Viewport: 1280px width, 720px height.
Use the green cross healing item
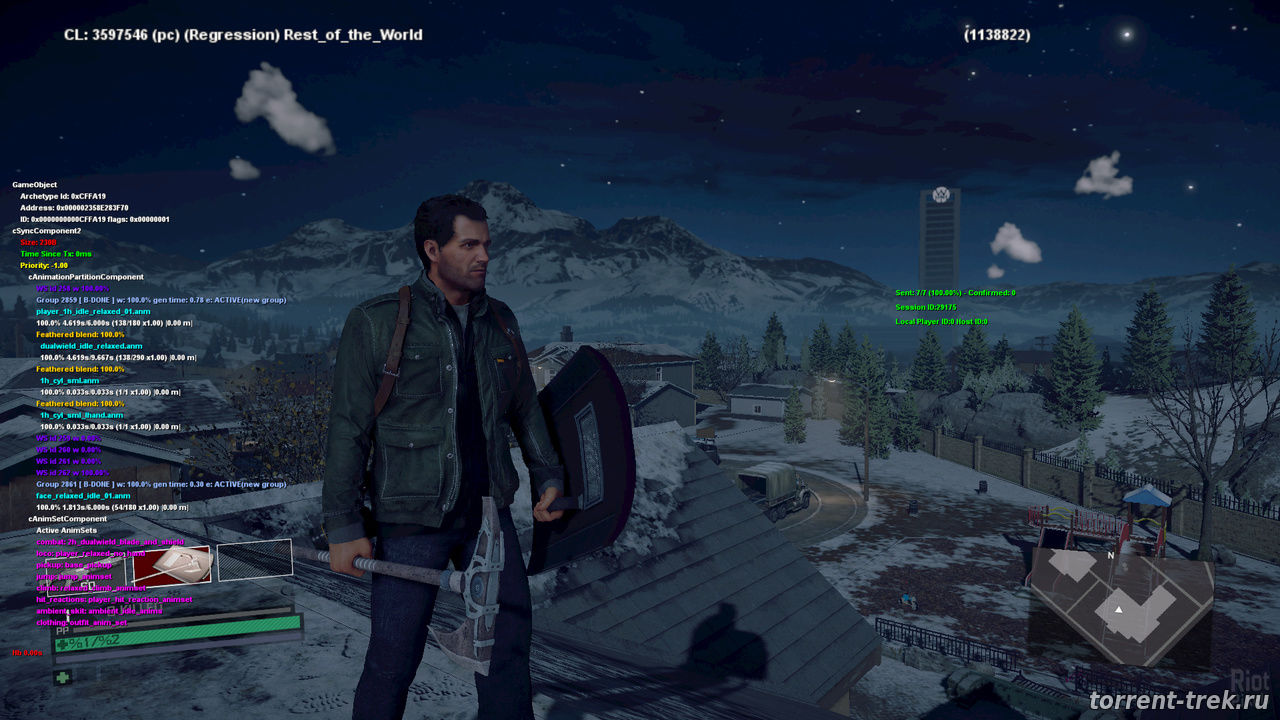[x=62, y=677]
